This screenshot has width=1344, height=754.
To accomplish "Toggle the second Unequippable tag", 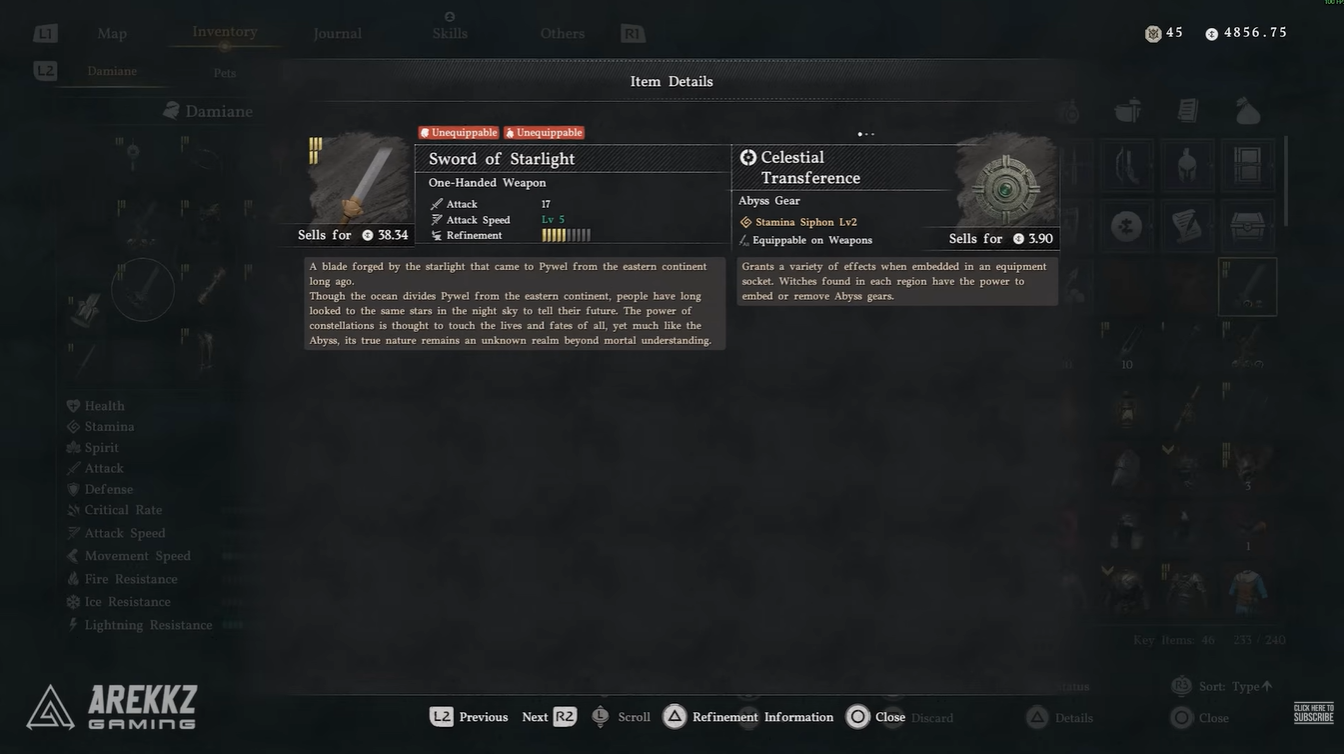I will [x=543, y=132].
